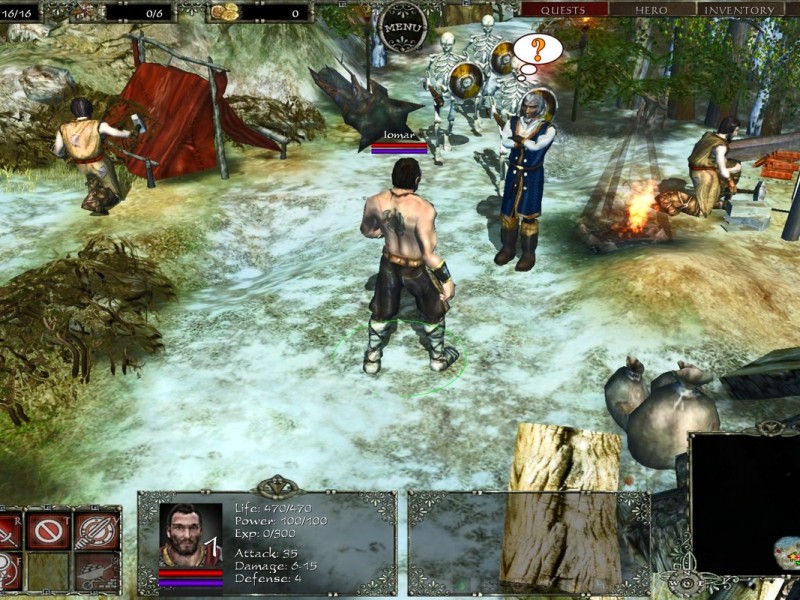Open the Quests tab
800x600 pixels.
coord(564,10)
